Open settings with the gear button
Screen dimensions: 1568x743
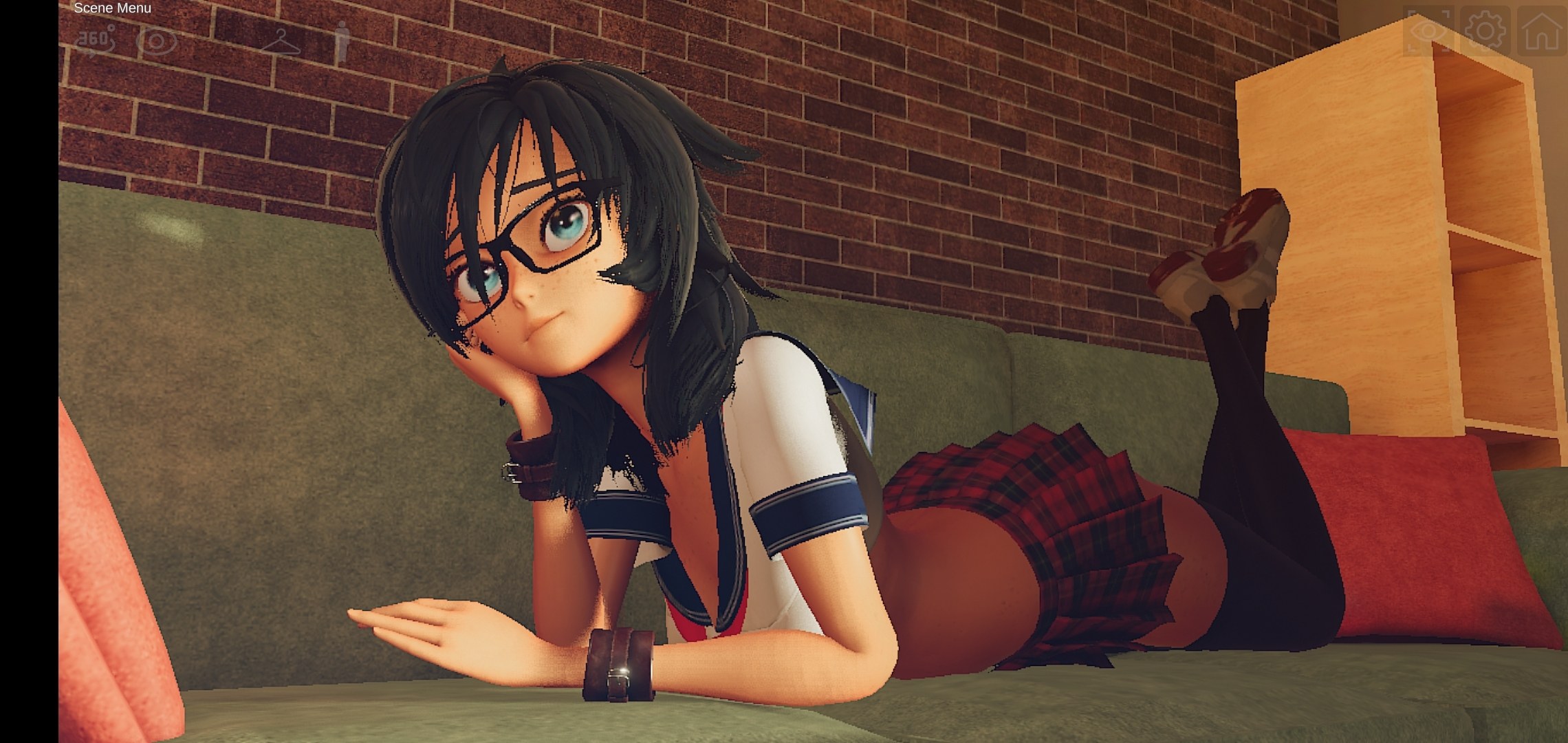pos(1485,31)
